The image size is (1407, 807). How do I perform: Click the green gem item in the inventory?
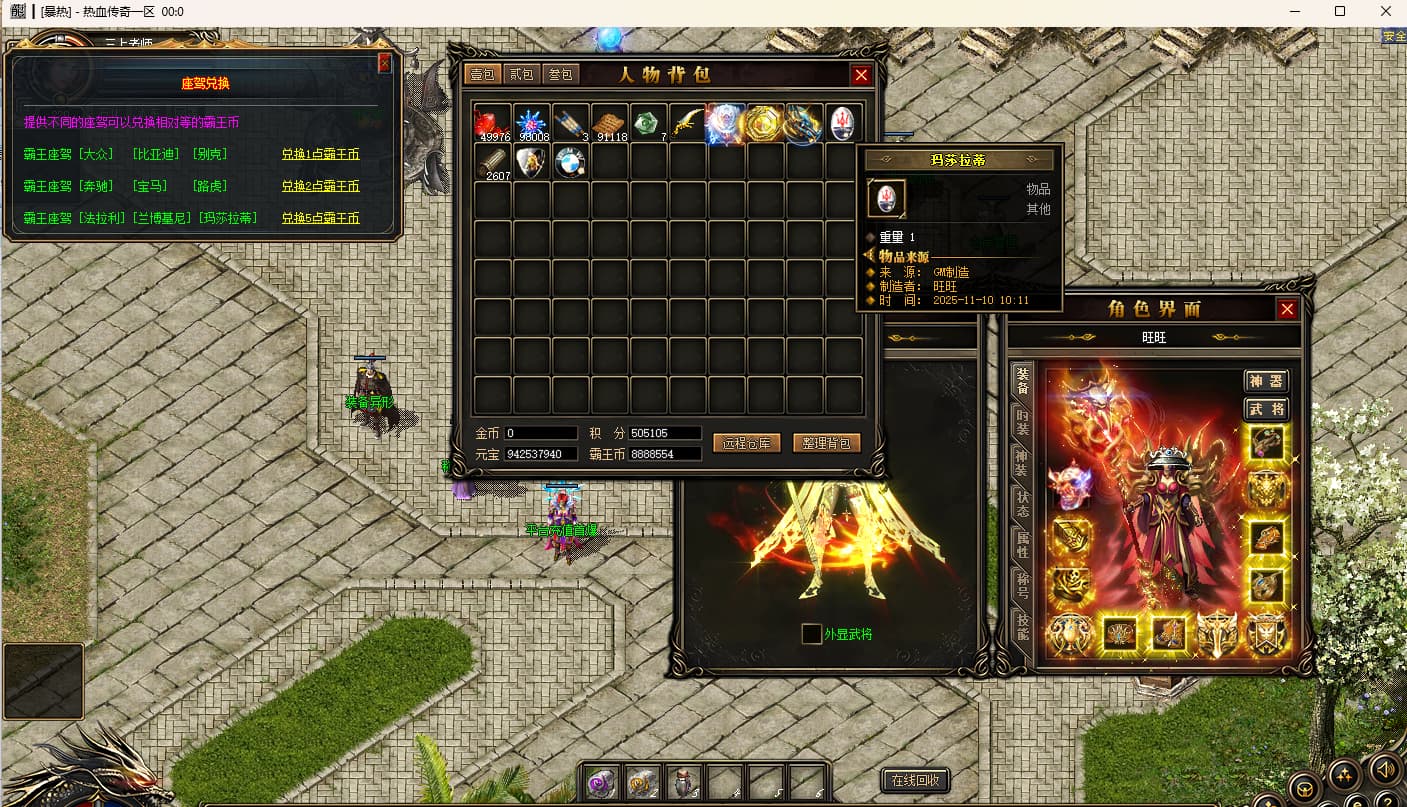(647, 124)
